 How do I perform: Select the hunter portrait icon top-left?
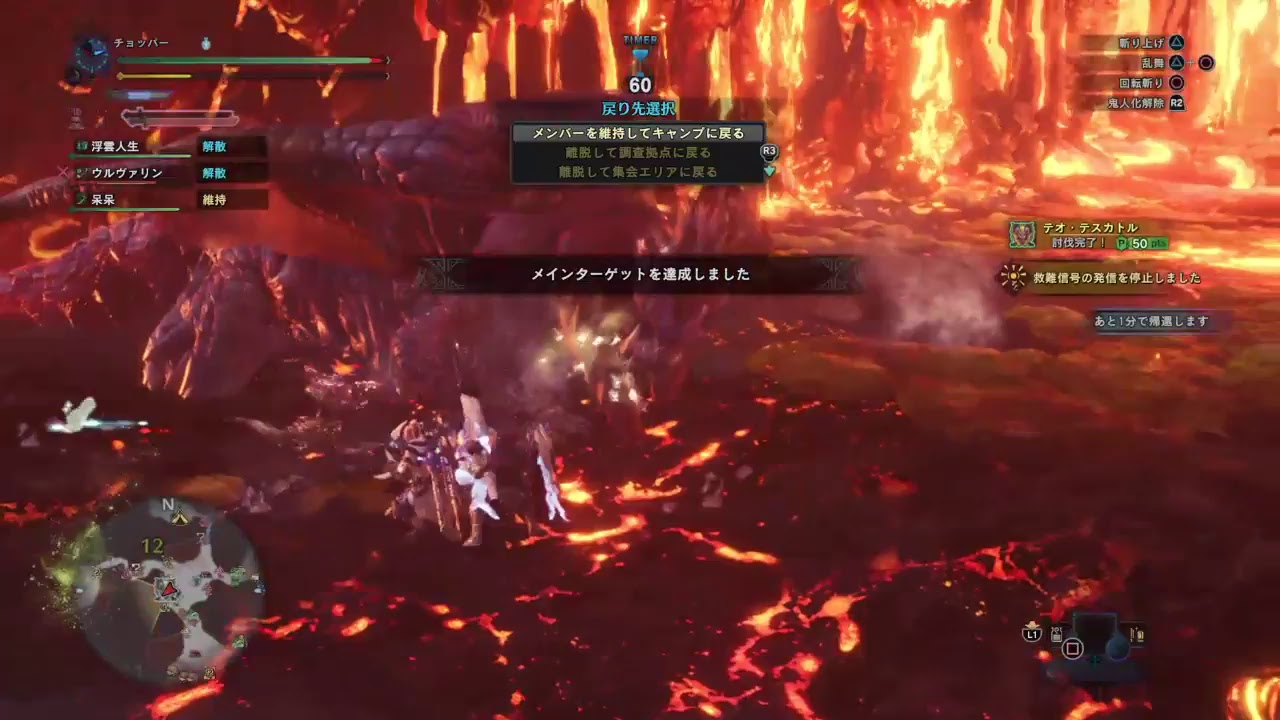[x=90, y=52]
